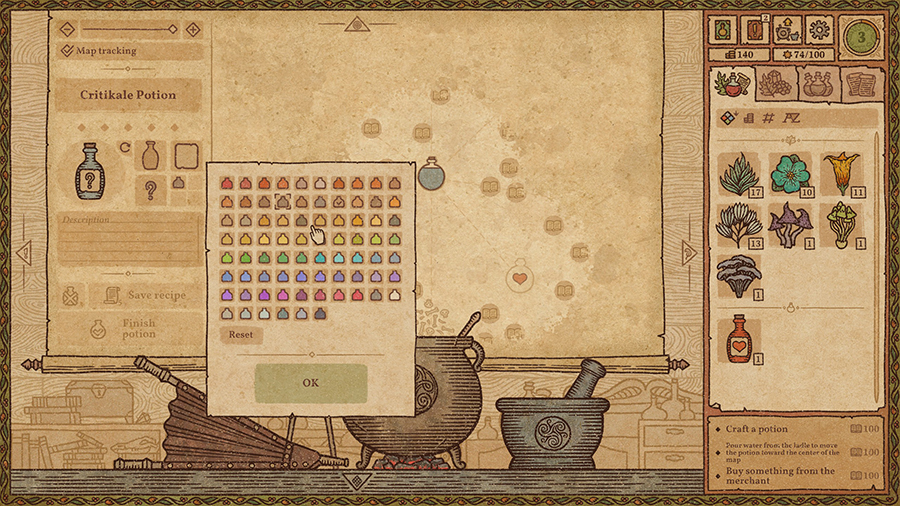Switch to the ingredients inventory tab
900x506 pixels.
pos(732,84)
